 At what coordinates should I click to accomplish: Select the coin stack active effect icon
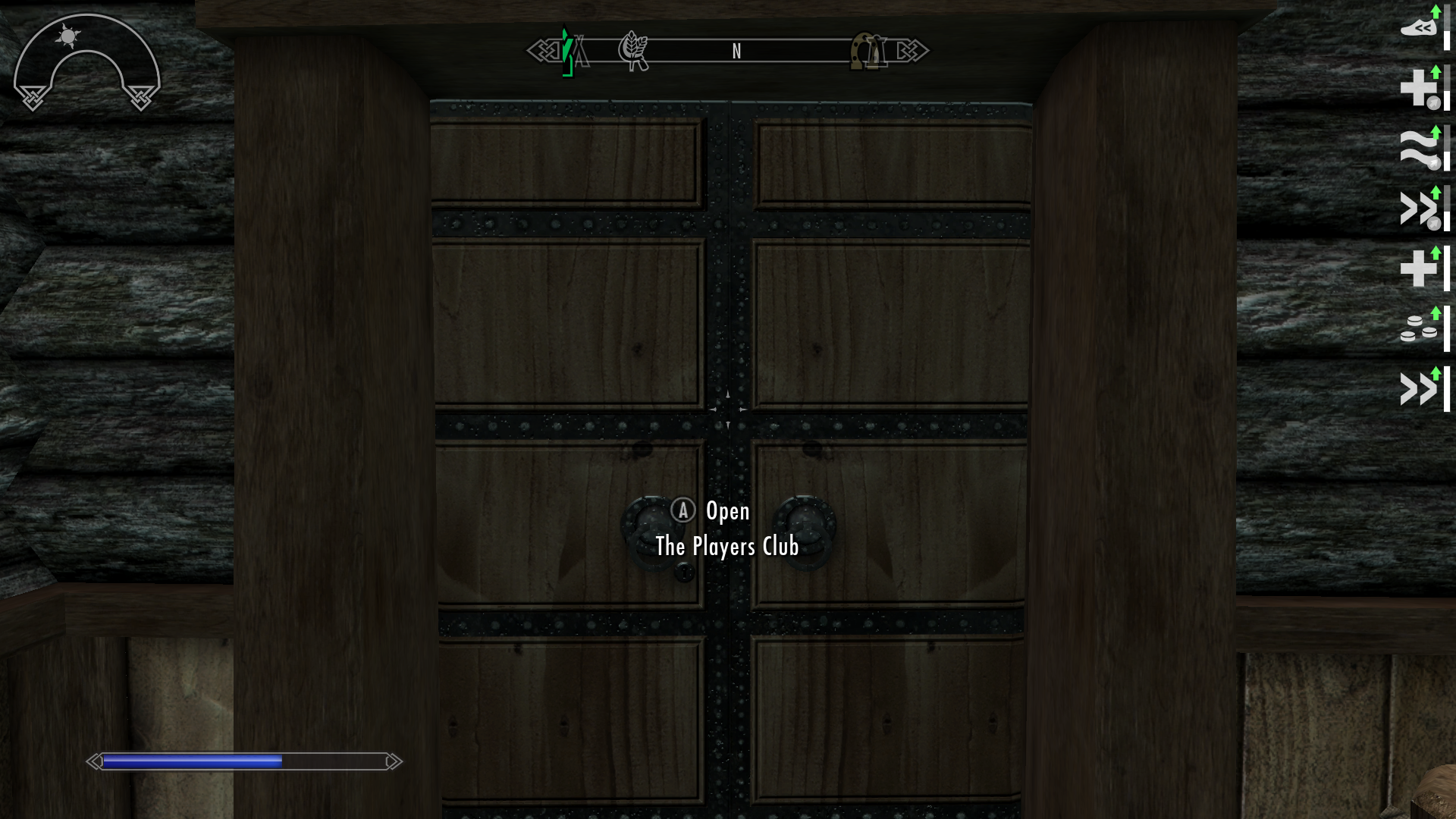tap(1418, 329)
